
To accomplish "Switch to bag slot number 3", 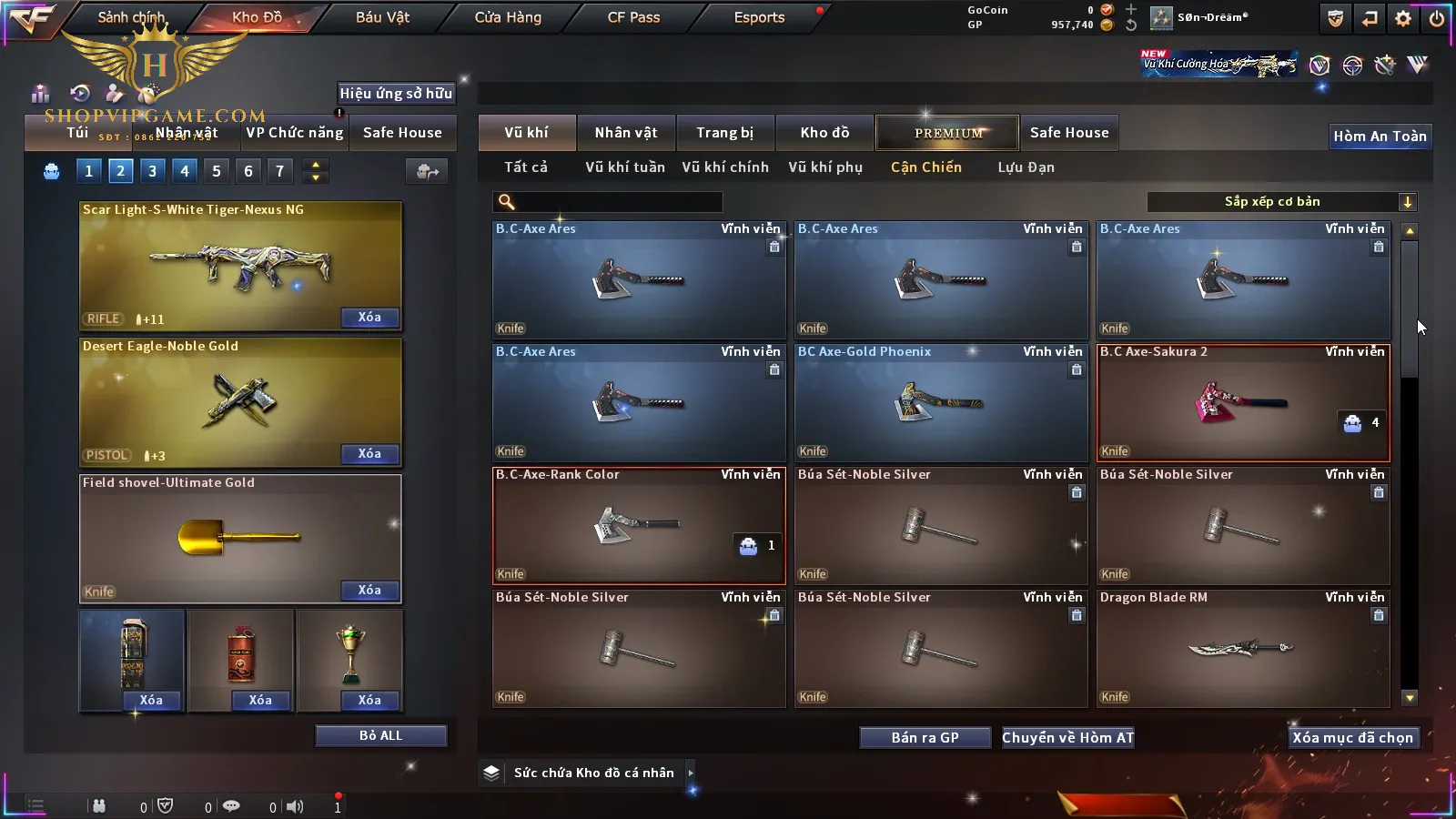I will [152, 171].
